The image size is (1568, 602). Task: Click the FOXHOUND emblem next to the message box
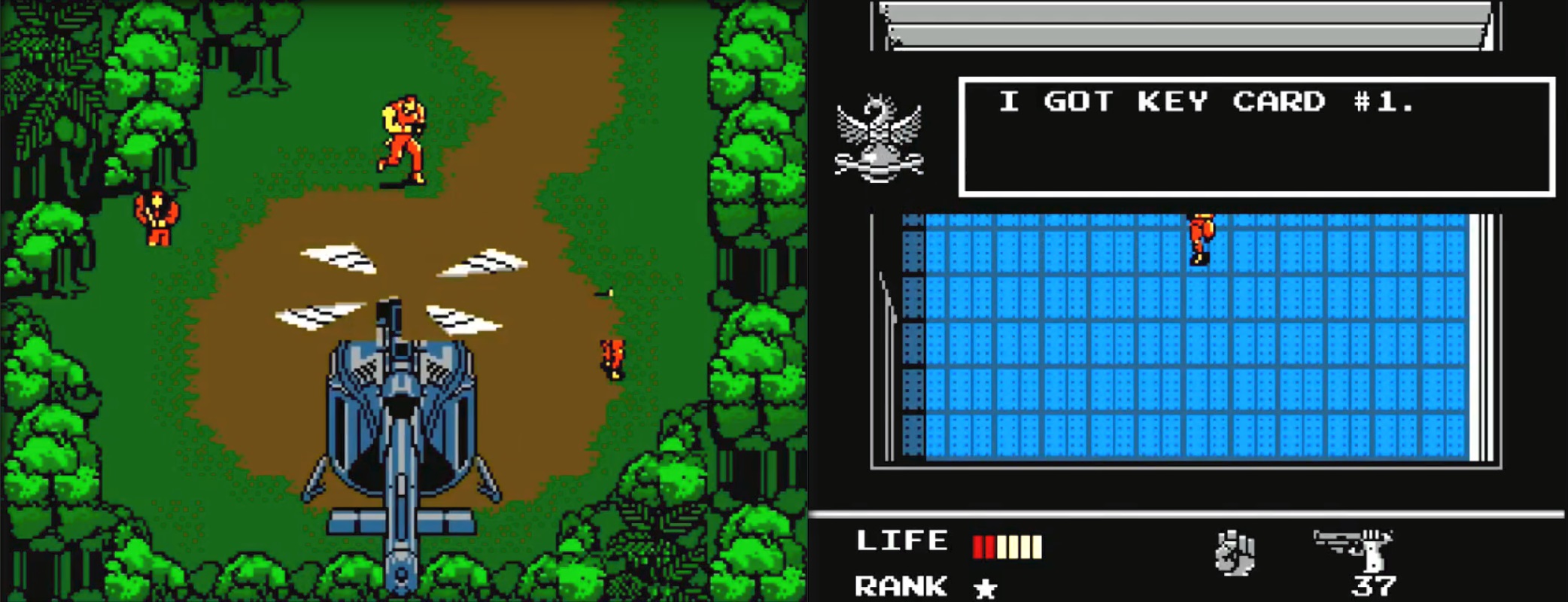(x=880, y=135)
